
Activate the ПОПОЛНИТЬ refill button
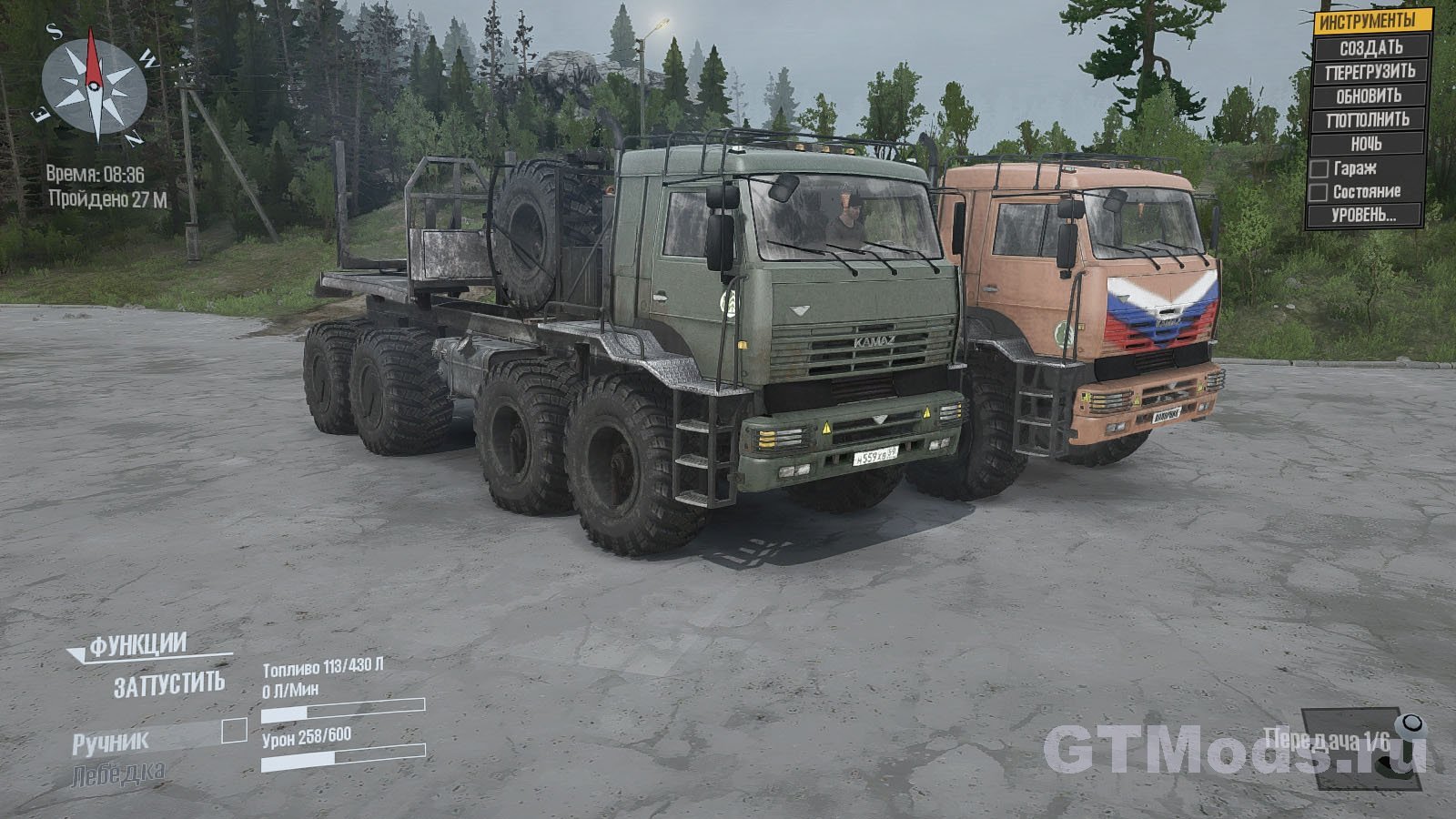pyautogui.click(x=1368, y=120)
